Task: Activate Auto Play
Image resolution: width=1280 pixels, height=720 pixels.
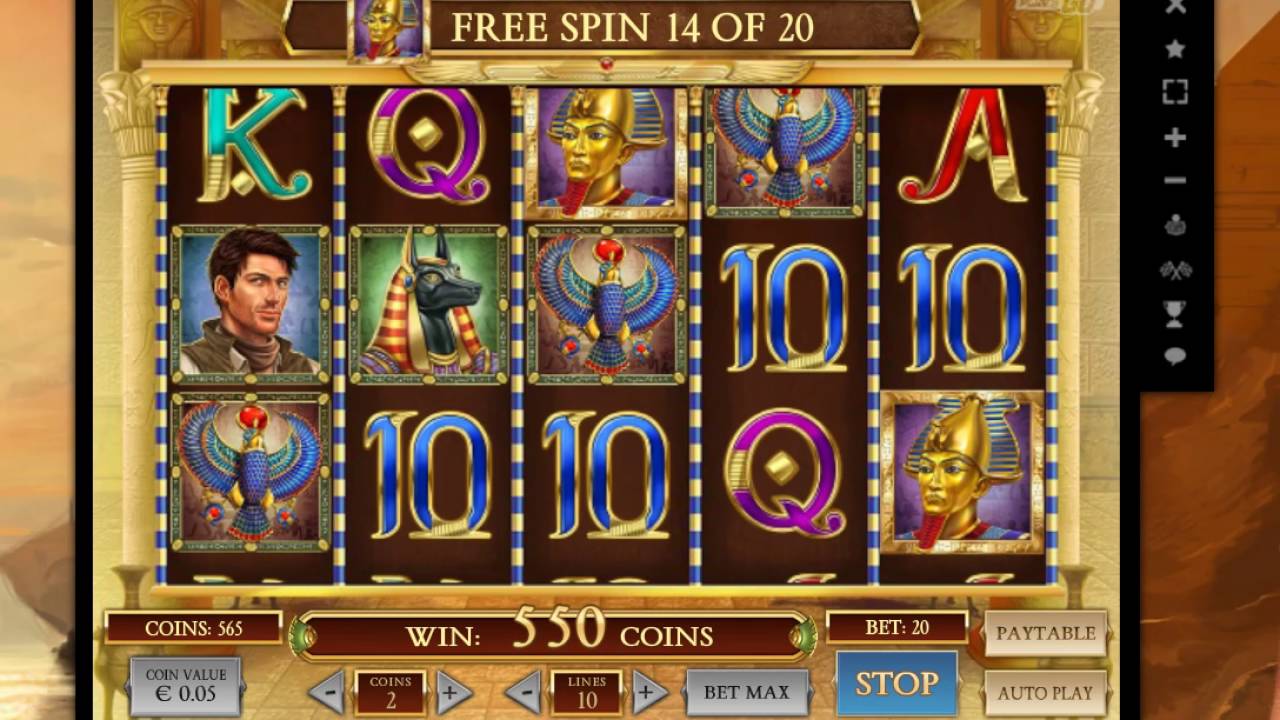Action: point(1045,692)
